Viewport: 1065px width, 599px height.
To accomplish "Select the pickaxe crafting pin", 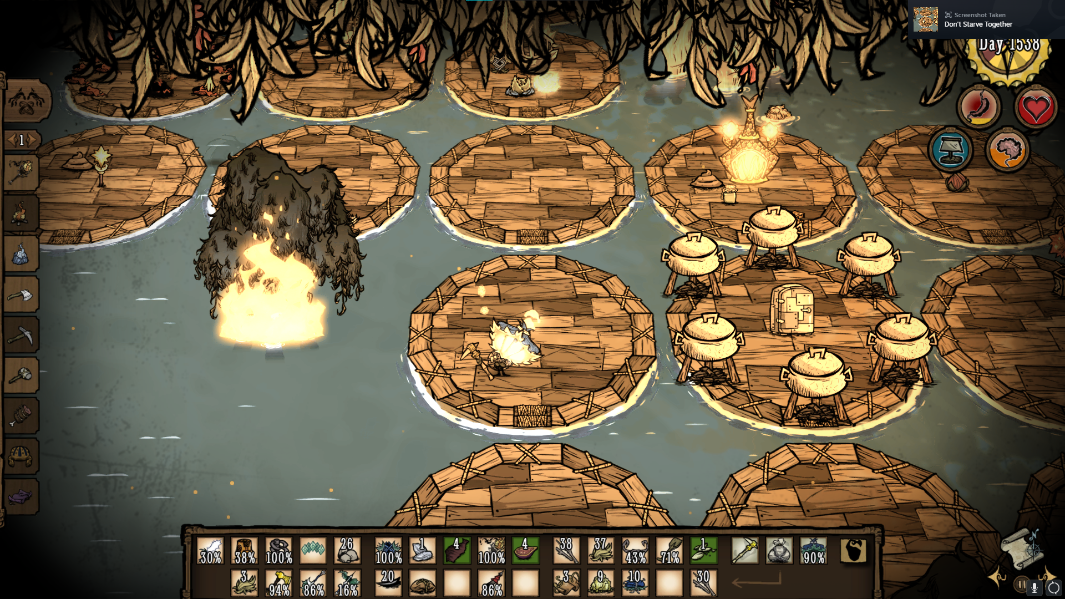I will [x=22, y=335].
